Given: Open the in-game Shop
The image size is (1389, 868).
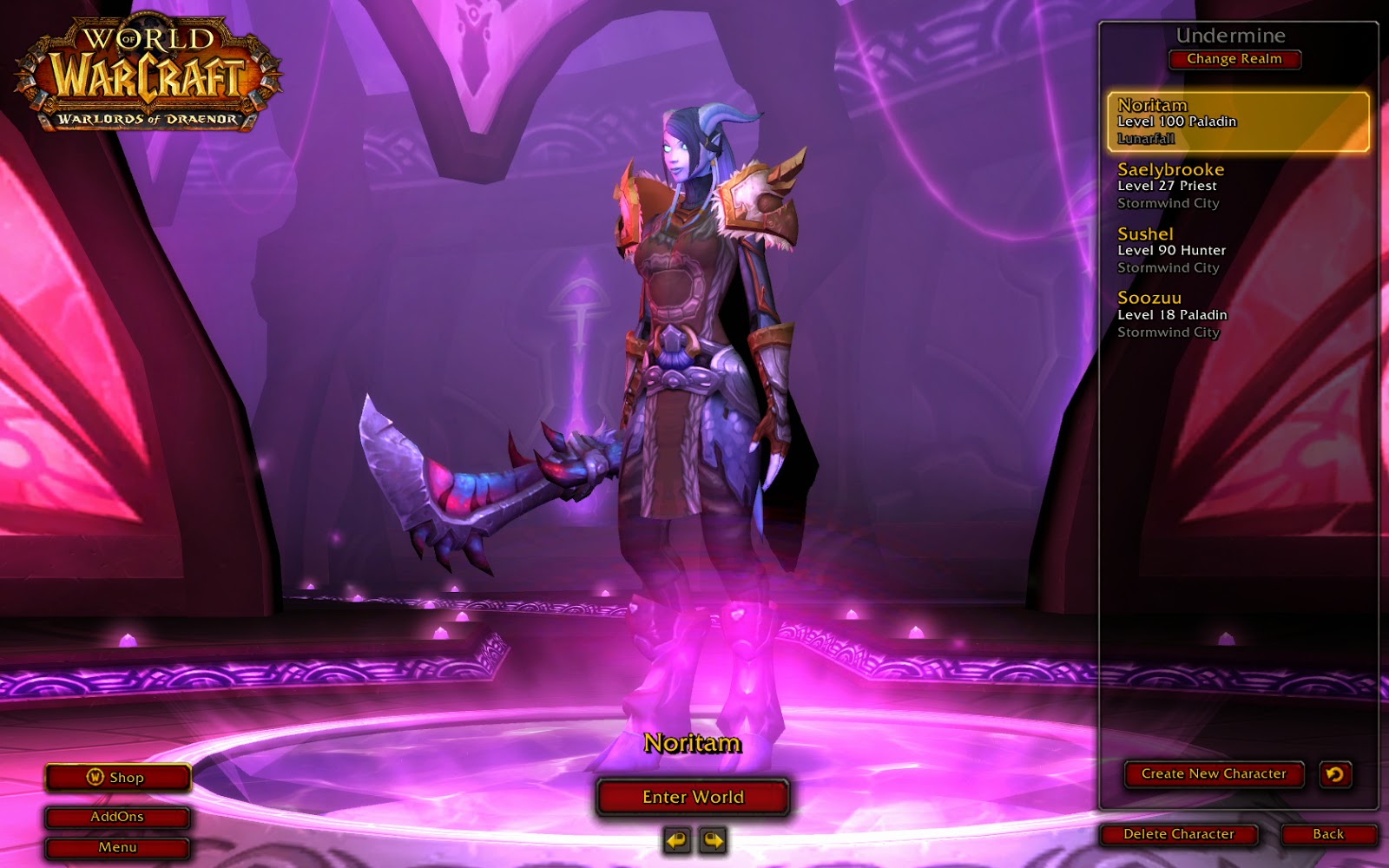Looking at the screenshot, I should point(117,778).
